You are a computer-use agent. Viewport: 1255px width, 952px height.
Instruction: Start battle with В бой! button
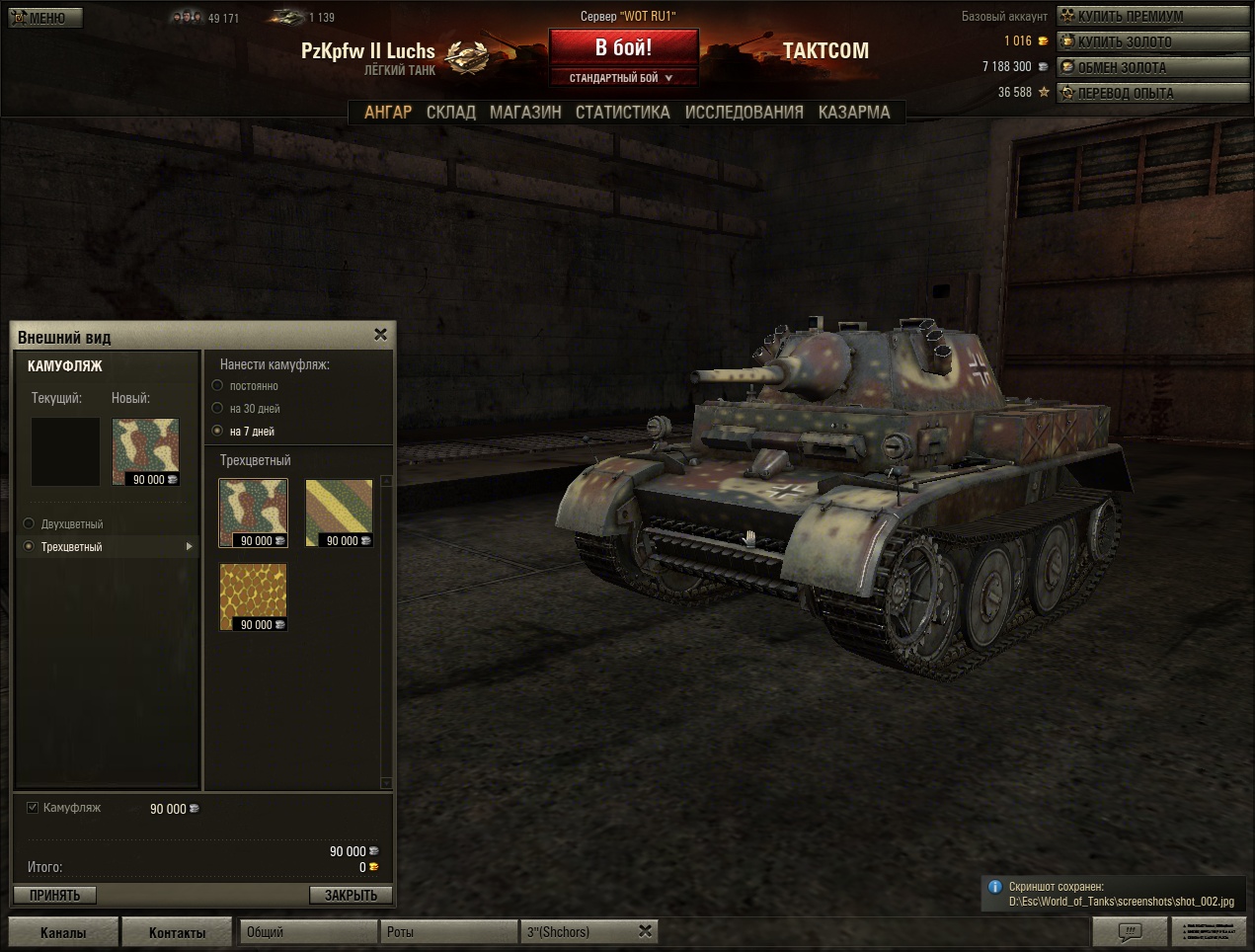click(623, 48)
